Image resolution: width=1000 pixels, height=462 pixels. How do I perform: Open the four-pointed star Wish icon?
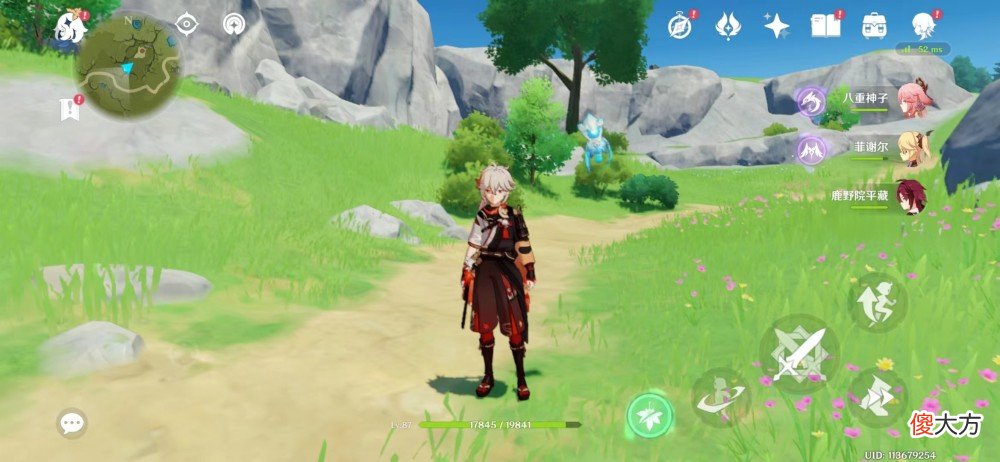pyautogui.click(x=776, y=25)
